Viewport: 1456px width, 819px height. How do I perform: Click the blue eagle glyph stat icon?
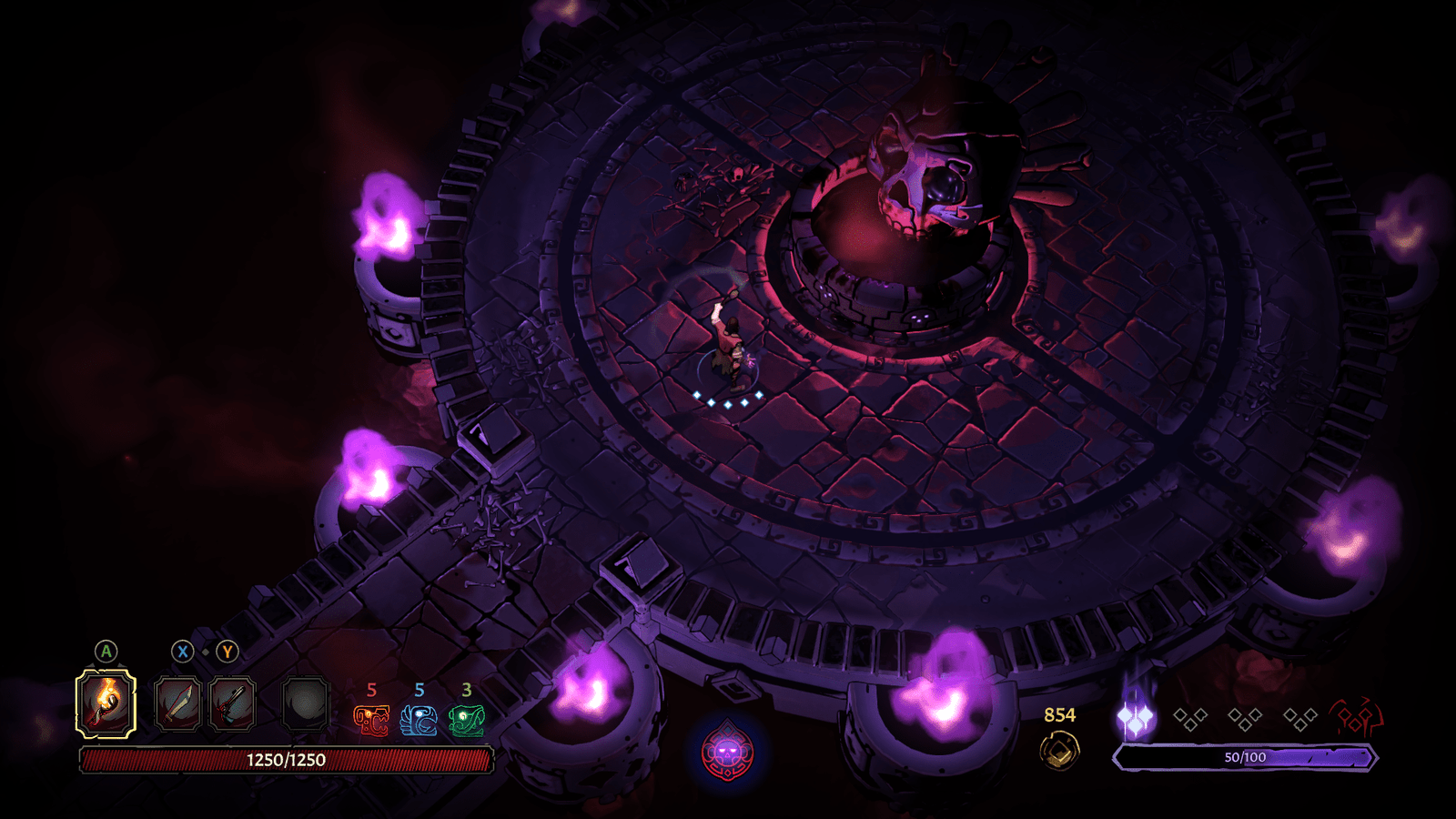(419, 721)
